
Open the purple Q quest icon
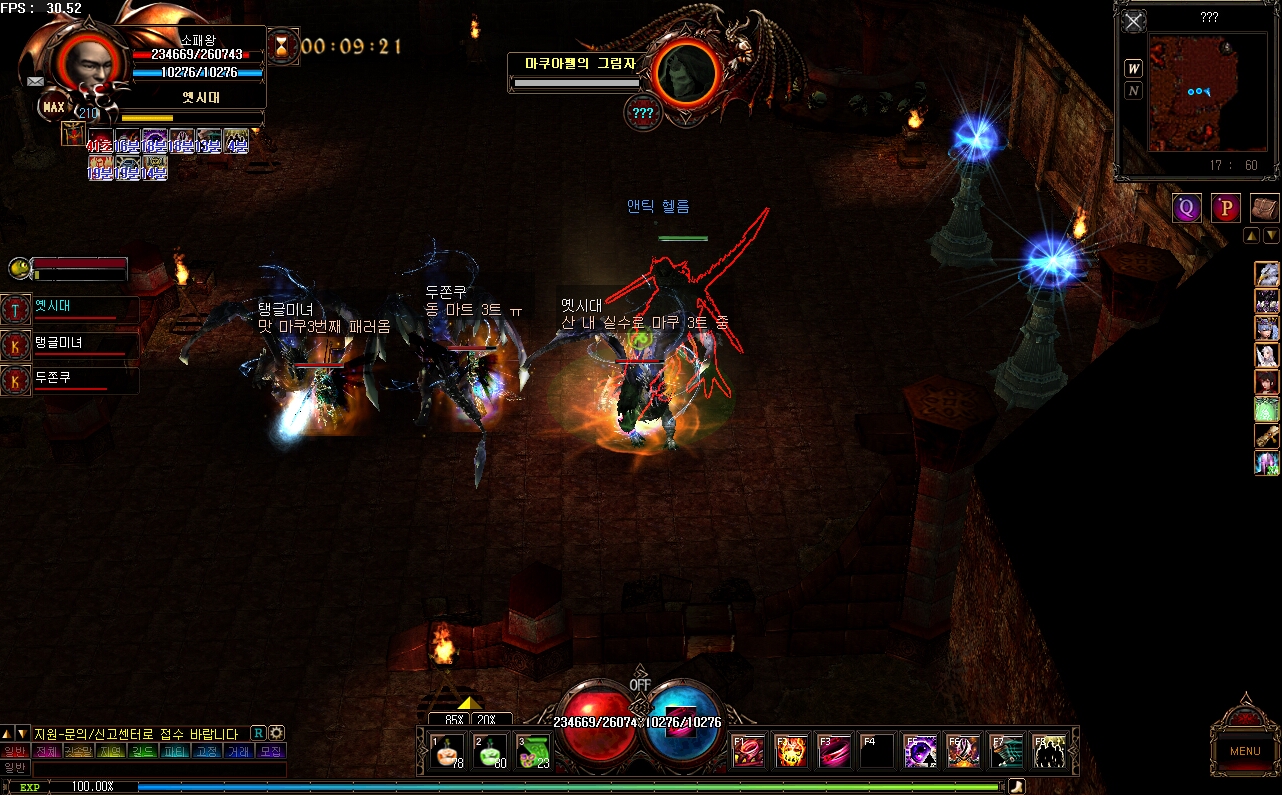coord(1187,208)
